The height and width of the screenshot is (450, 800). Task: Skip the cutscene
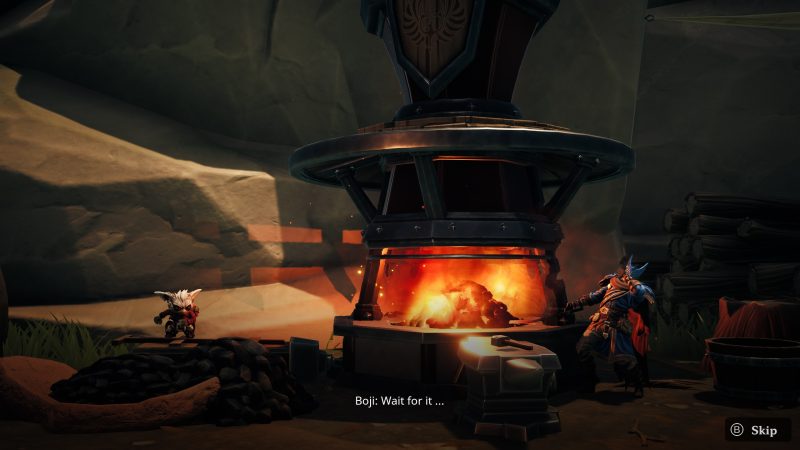[x=755, y=430]
